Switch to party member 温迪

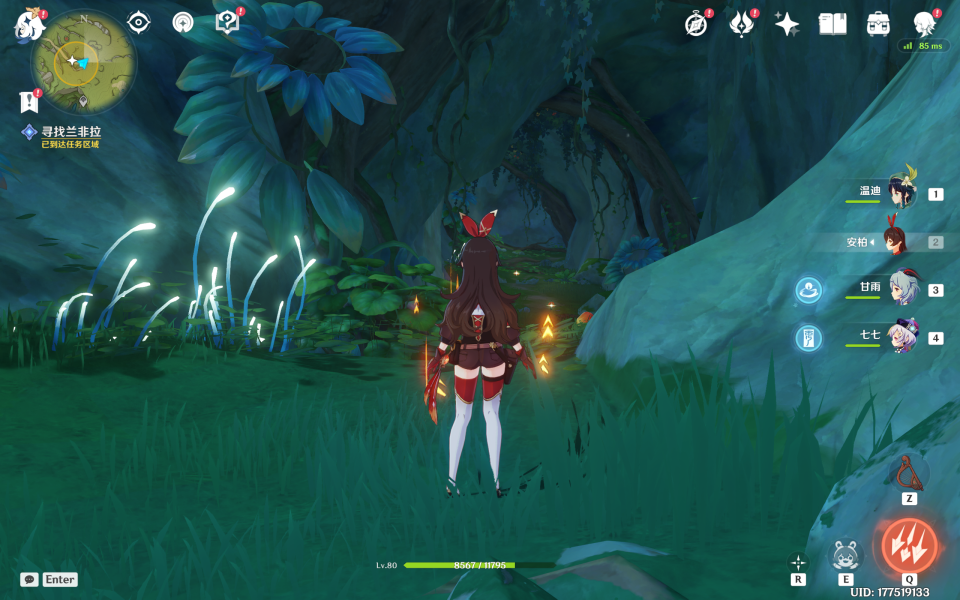click(900, 193)
